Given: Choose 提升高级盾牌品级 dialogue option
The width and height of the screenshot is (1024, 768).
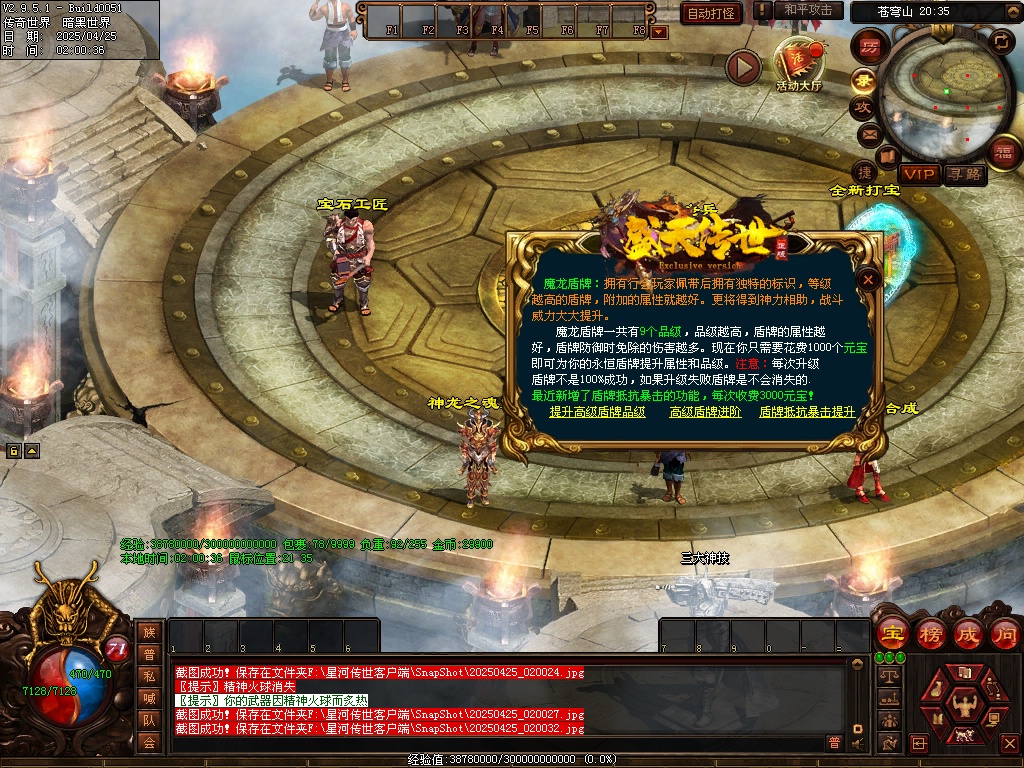Looking at the screenshot, I should tap(597, 412).
